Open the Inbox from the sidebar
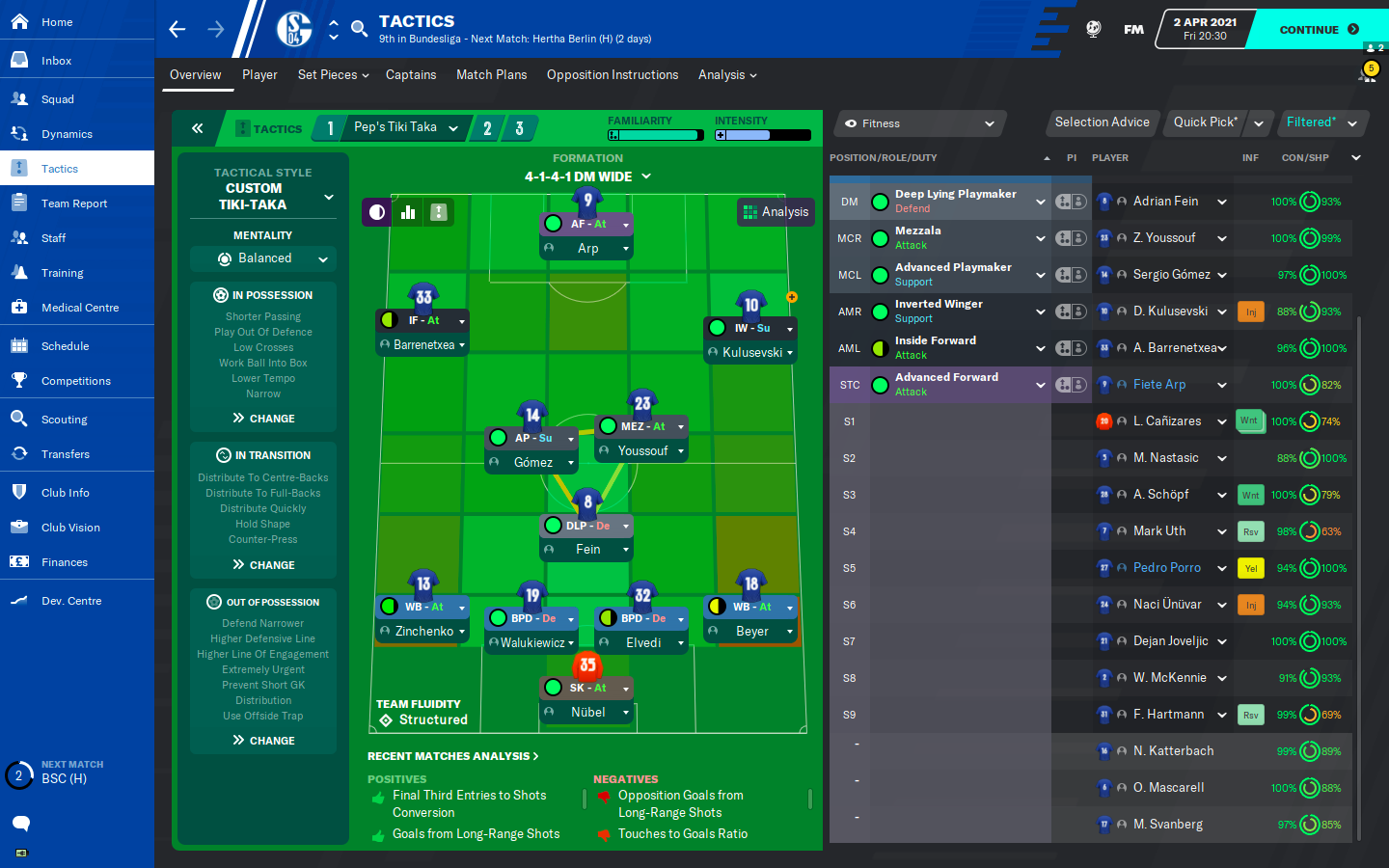 click(x=56, y=61)
